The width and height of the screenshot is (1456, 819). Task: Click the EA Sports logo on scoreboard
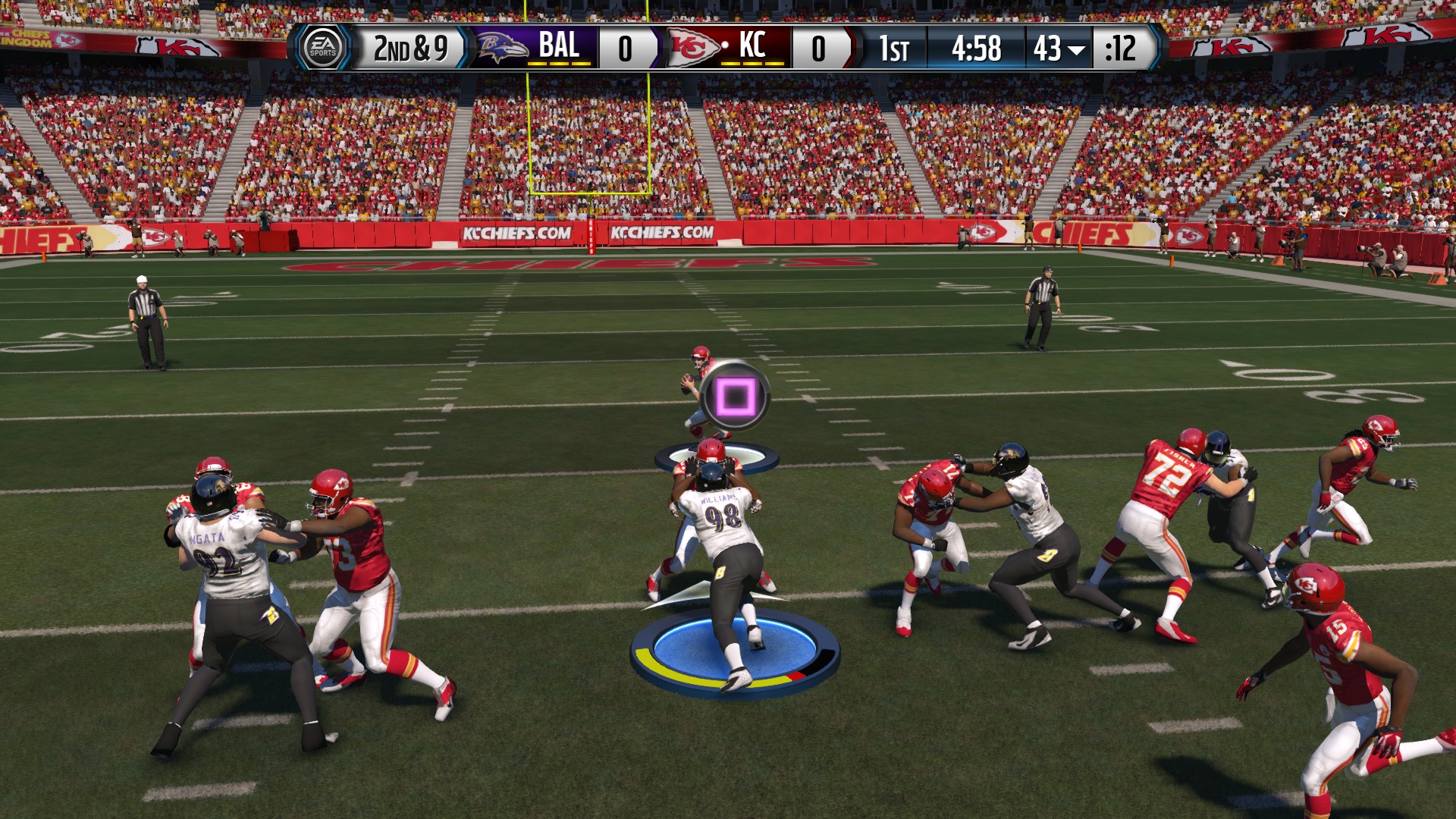[322, 48]
